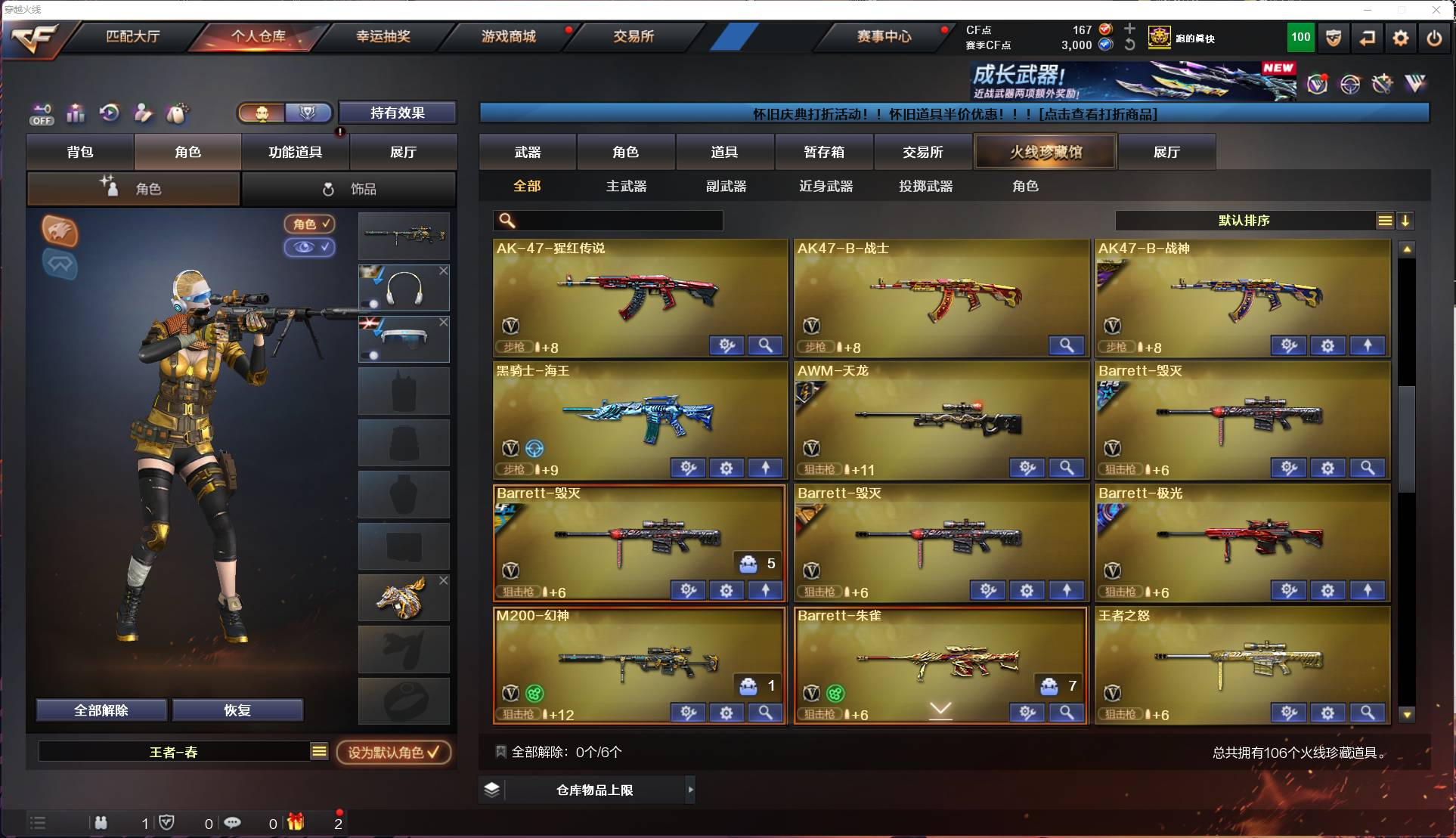This screenshot has width=1456, height=838.
Task: Open the magnifier preview on AK-47-猩红传说 card
Action: pos(765,345)
